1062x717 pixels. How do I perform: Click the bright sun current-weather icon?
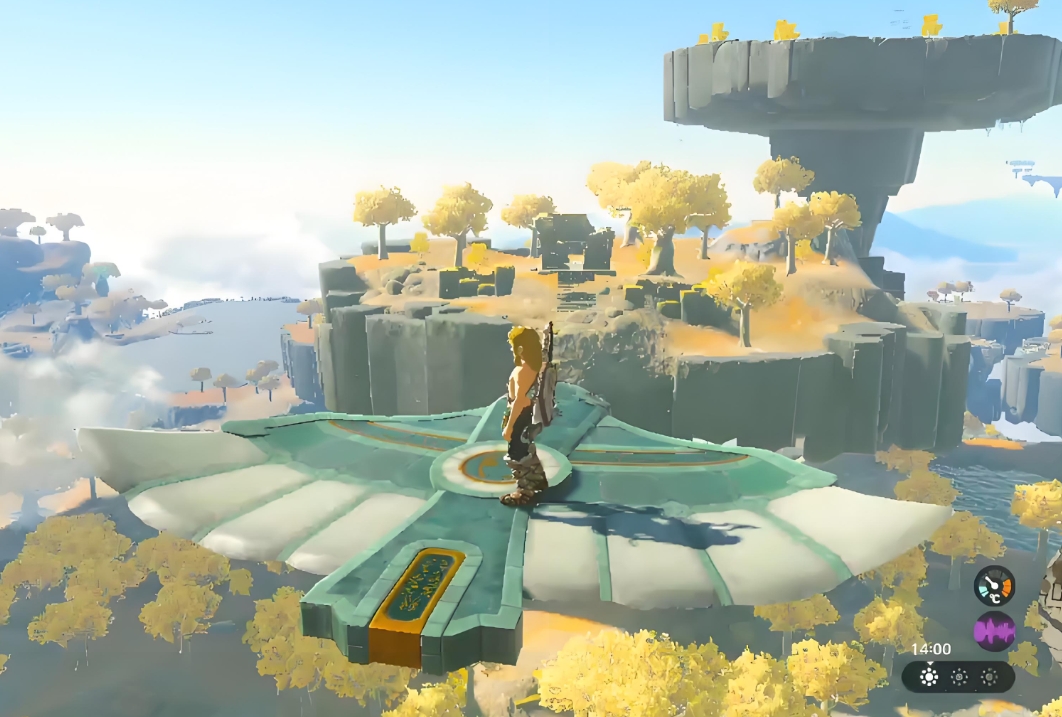pos(929,677)
